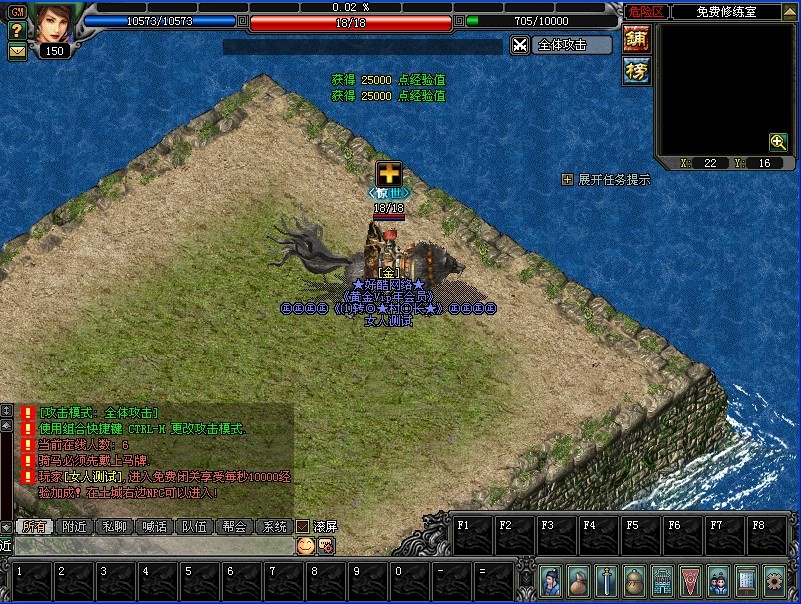Toggle the 全体攻击 attack mode button
801x604 pixels.
(x=561, y=45)
